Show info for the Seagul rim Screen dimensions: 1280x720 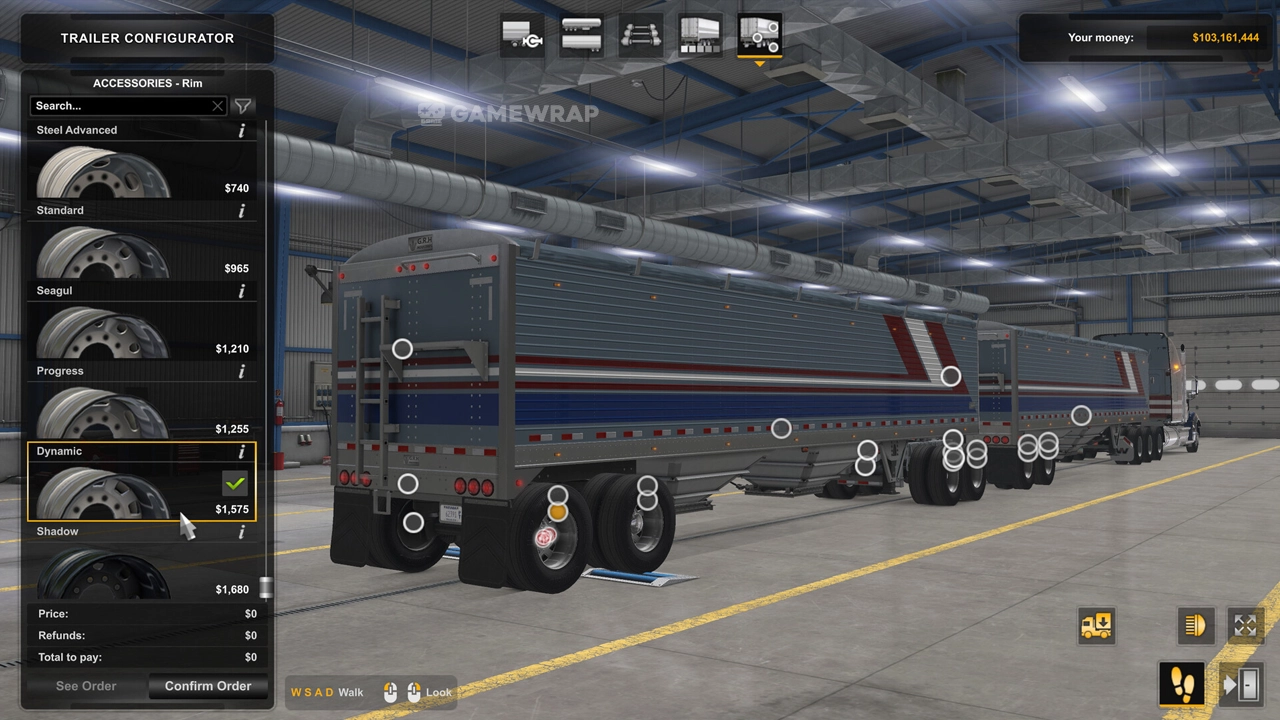242,291
